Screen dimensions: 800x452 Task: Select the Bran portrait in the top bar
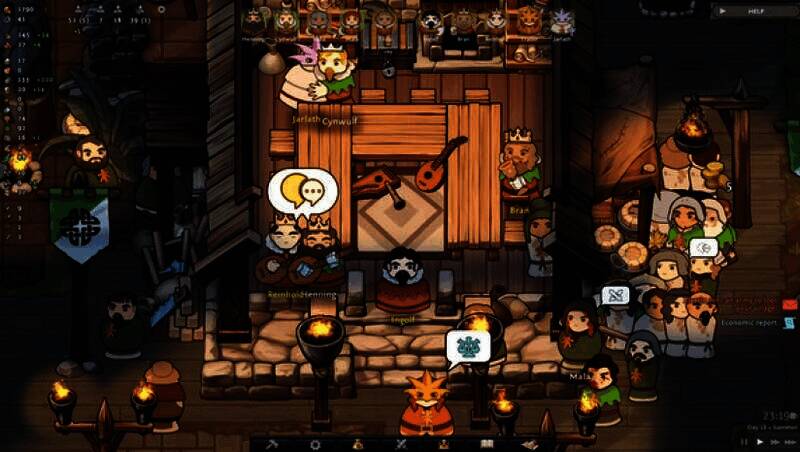click(464, 19)
